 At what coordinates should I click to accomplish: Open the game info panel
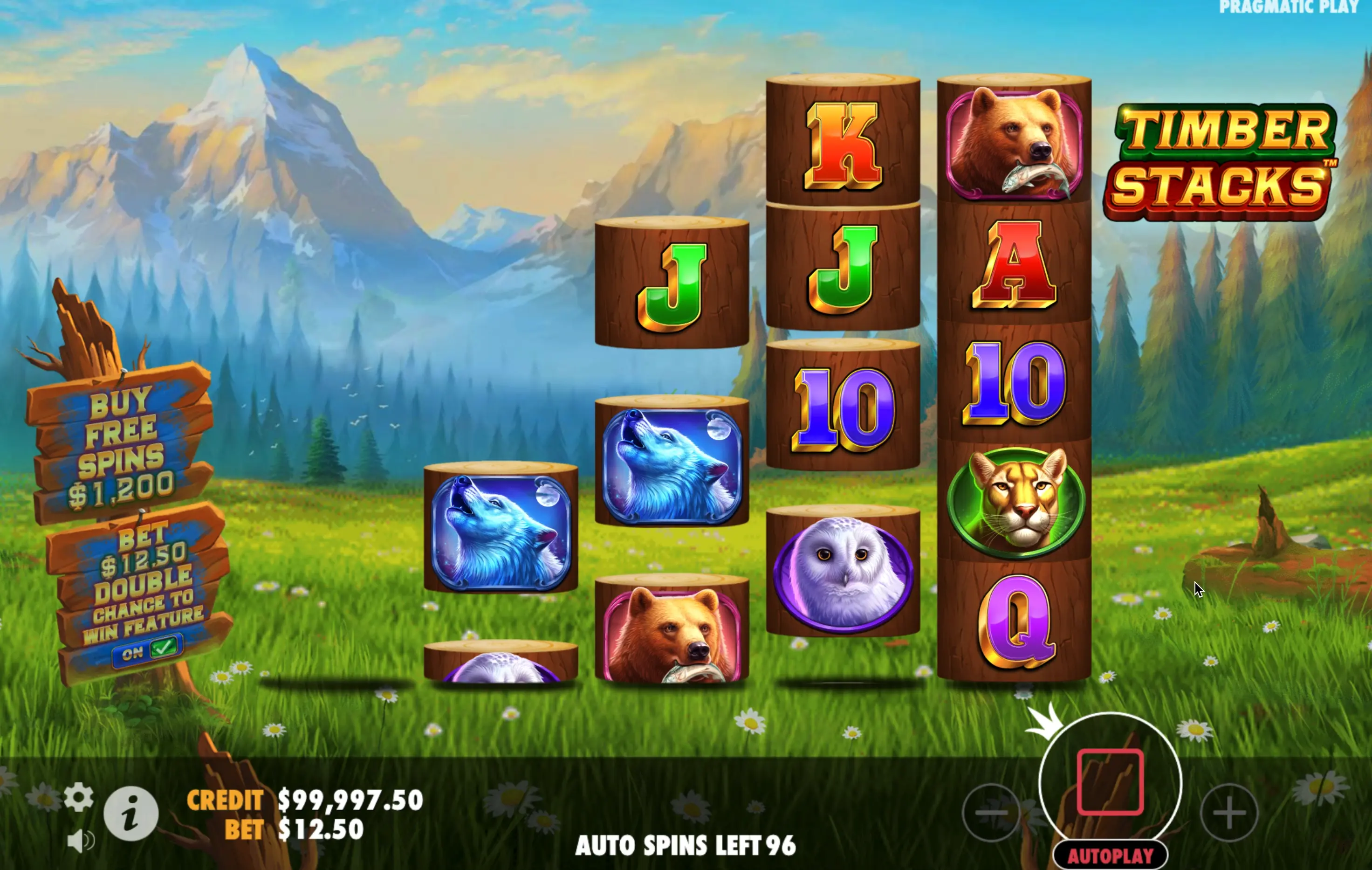coord(131,814)
